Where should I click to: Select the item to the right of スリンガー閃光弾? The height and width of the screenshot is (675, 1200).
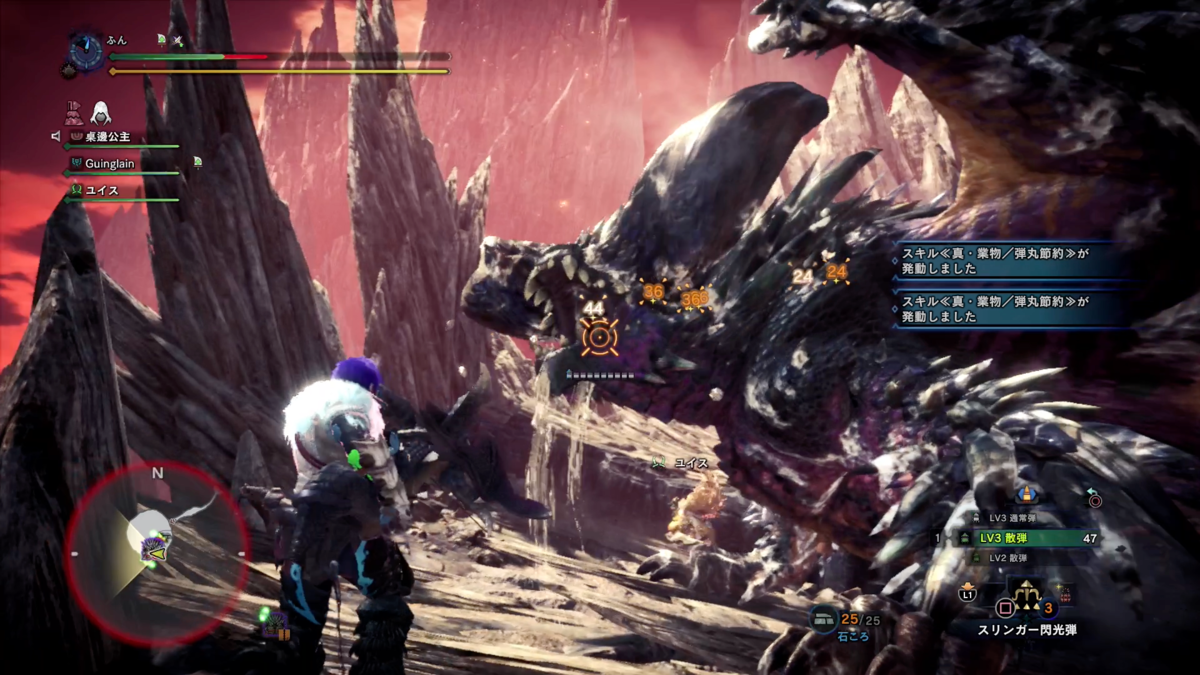[1064, 592]
